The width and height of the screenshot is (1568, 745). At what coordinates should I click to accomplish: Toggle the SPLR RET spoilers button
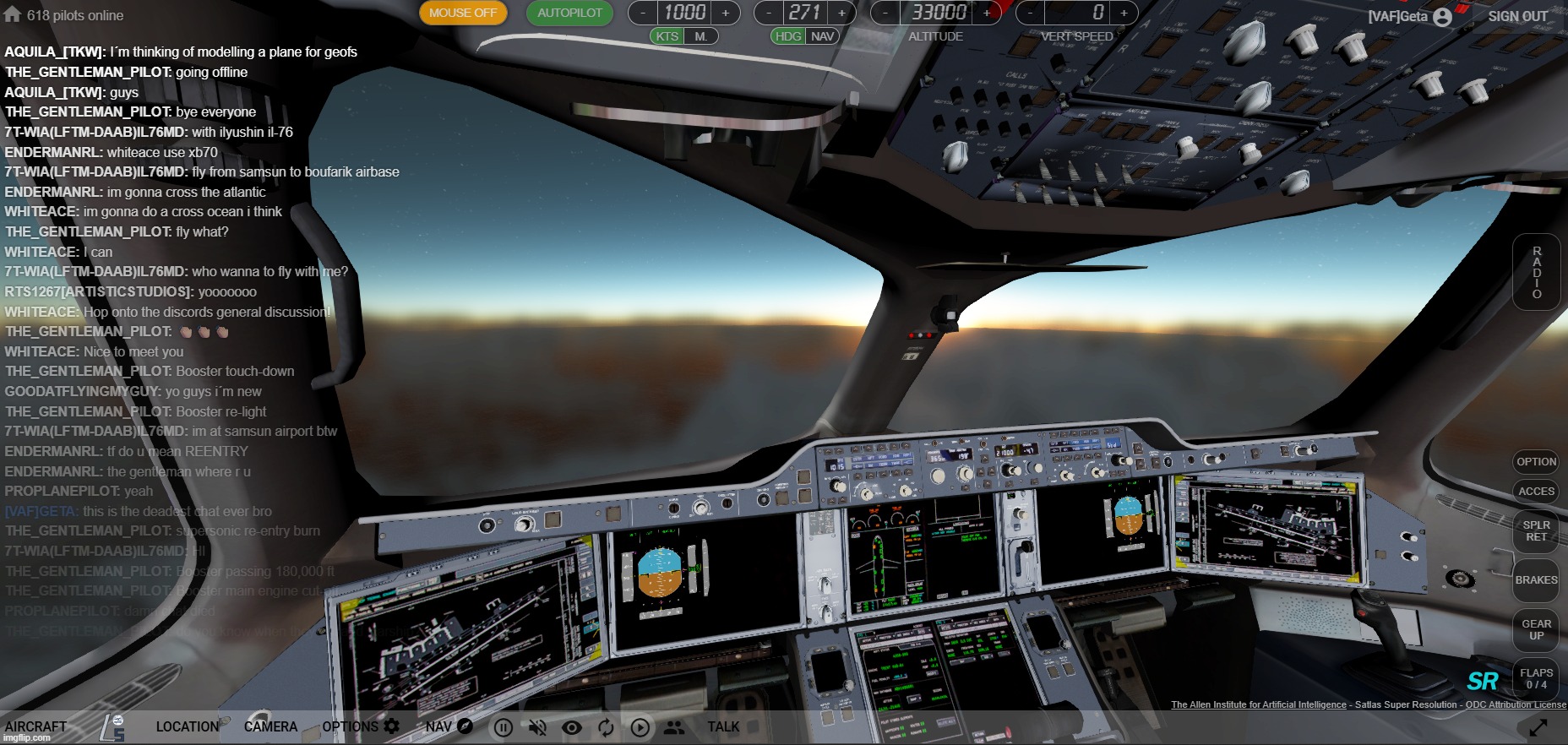(1536, 531)
